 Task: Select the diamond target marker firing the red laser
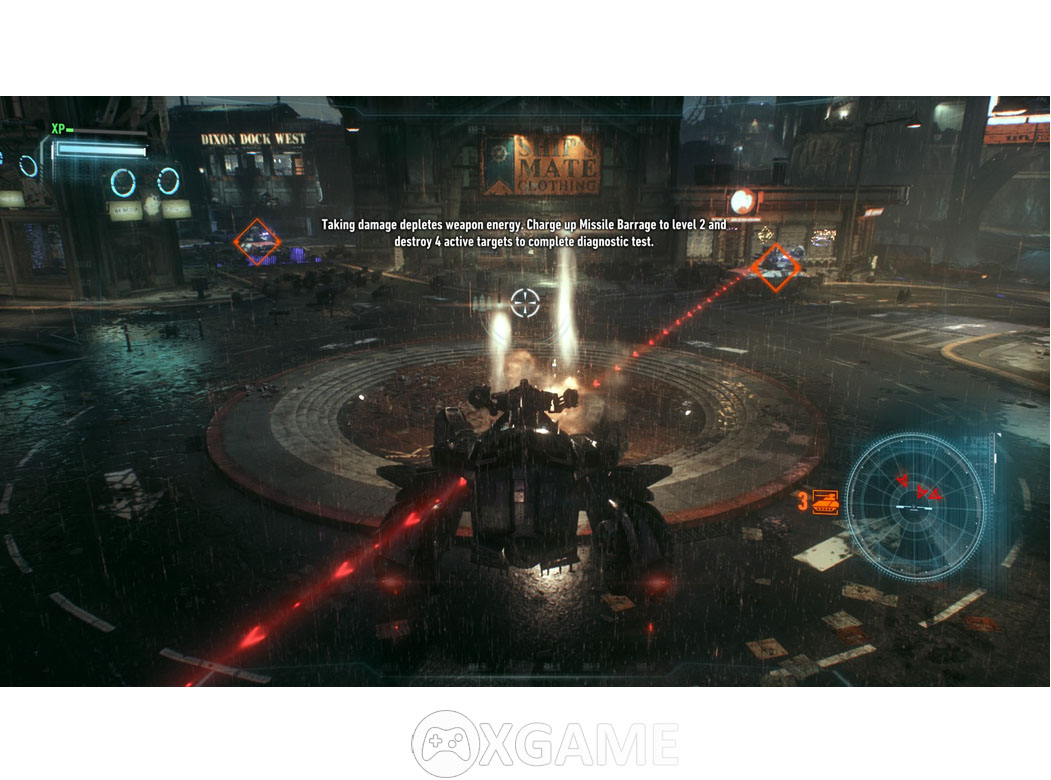pyautogui.click(x=776, y=266)
